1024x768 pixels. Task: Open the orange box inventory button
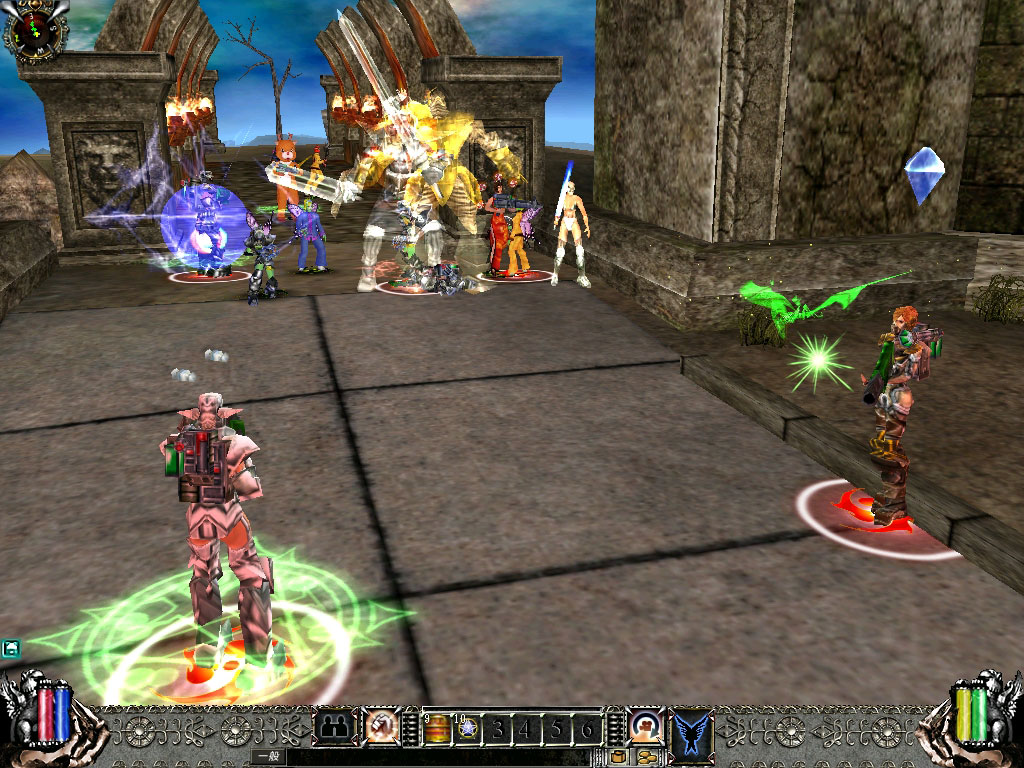tap(619, 757)
